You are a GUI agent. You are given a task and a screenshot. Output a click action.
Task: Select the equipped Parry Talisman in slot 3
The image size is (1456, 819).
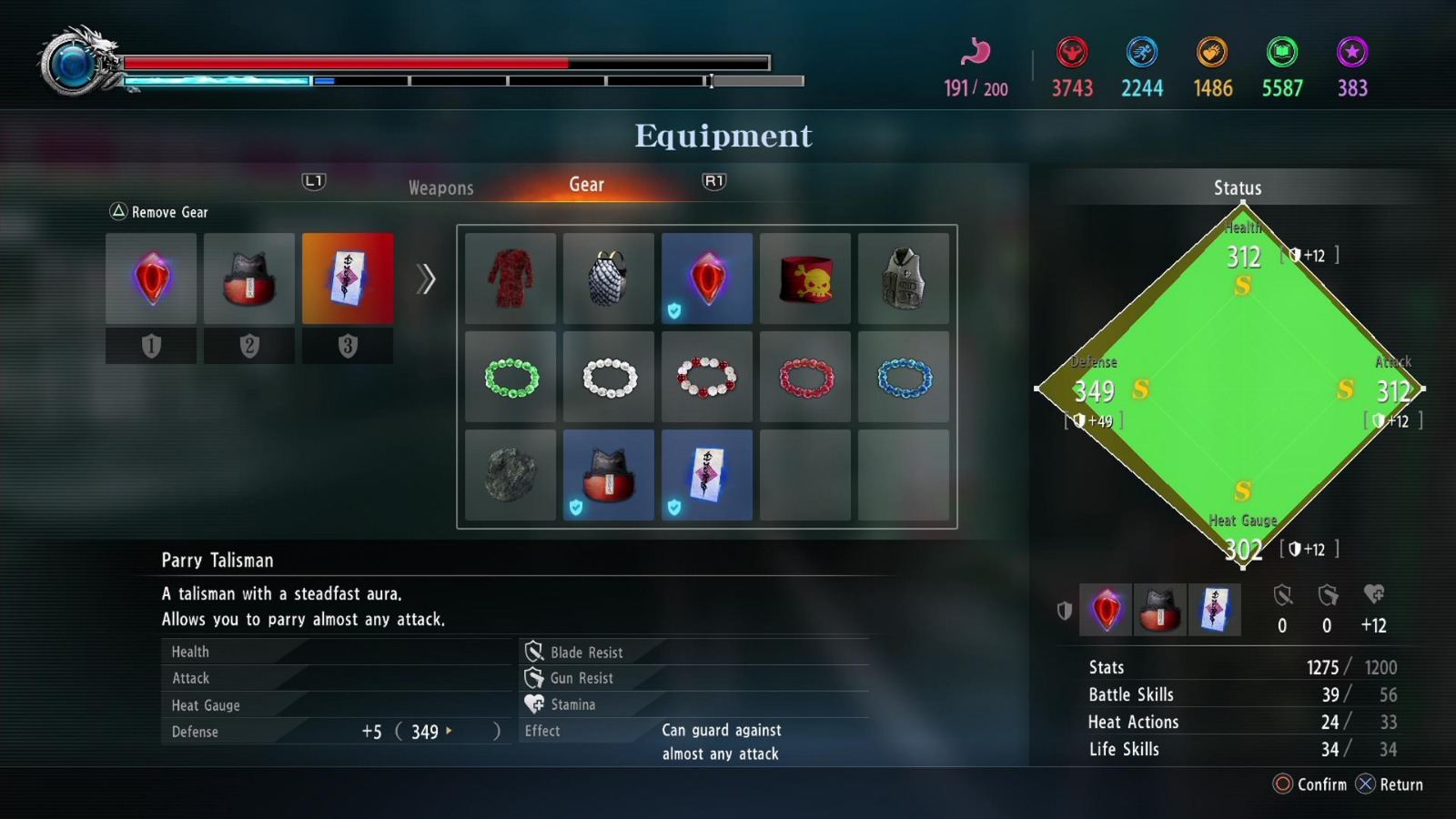349,278
